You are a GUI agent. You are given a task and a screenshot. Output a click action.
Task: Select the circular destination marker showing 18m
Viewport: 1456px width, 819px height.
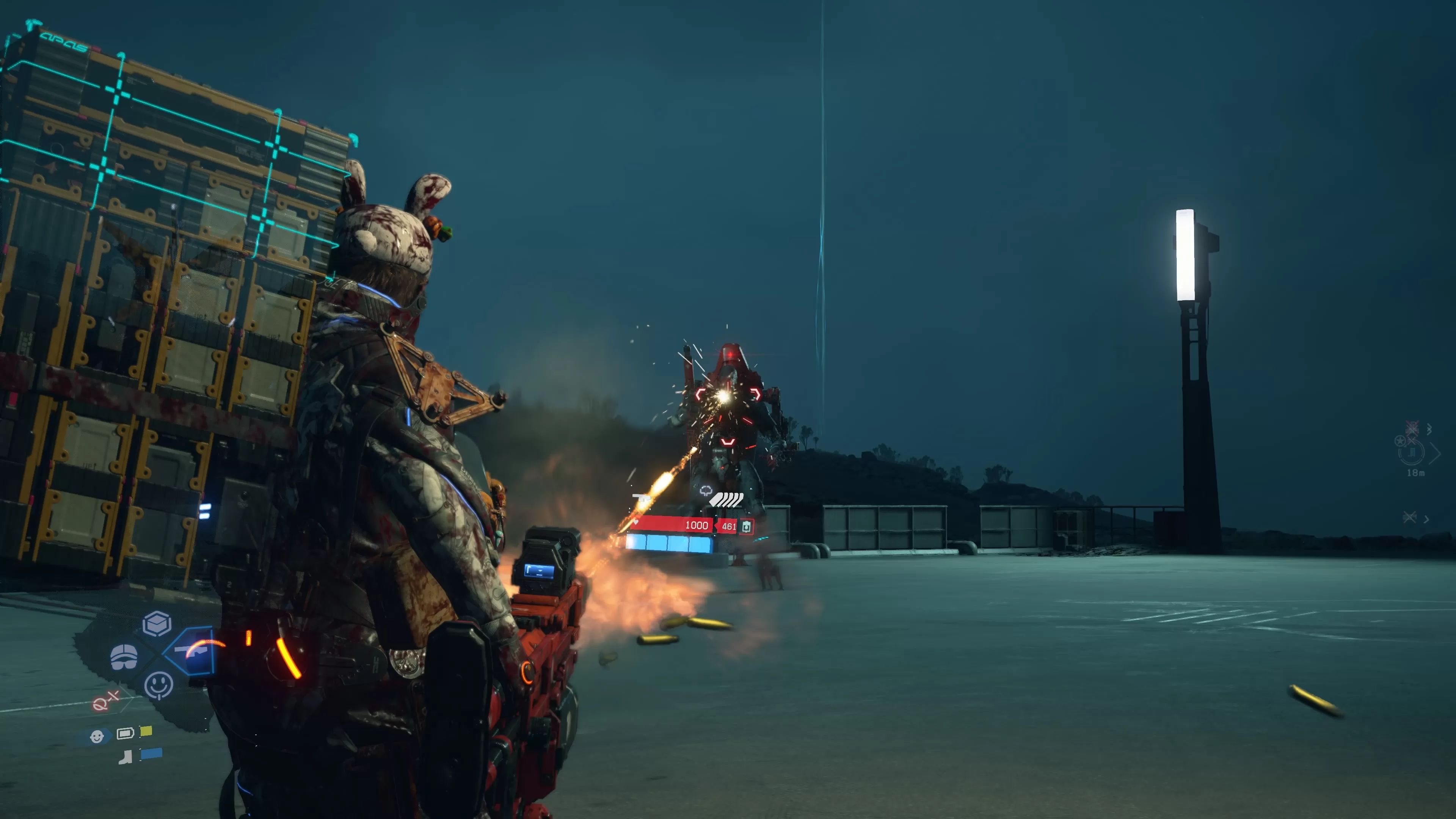click(x=1411, y=452)
